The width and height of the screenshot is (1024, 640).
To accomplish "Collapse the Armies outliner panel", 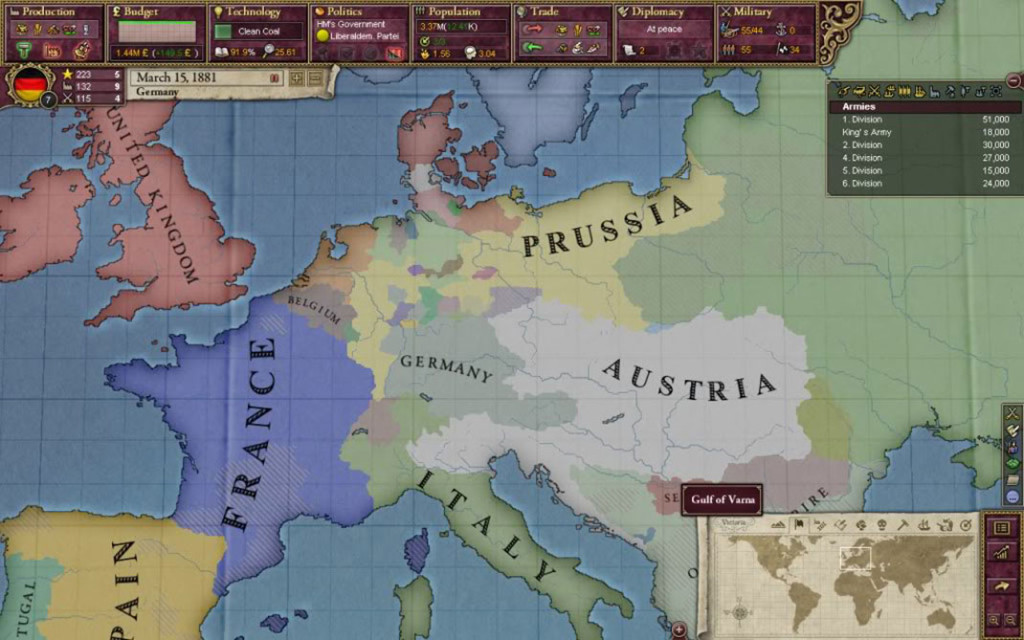I will (x=1012, y=81).
